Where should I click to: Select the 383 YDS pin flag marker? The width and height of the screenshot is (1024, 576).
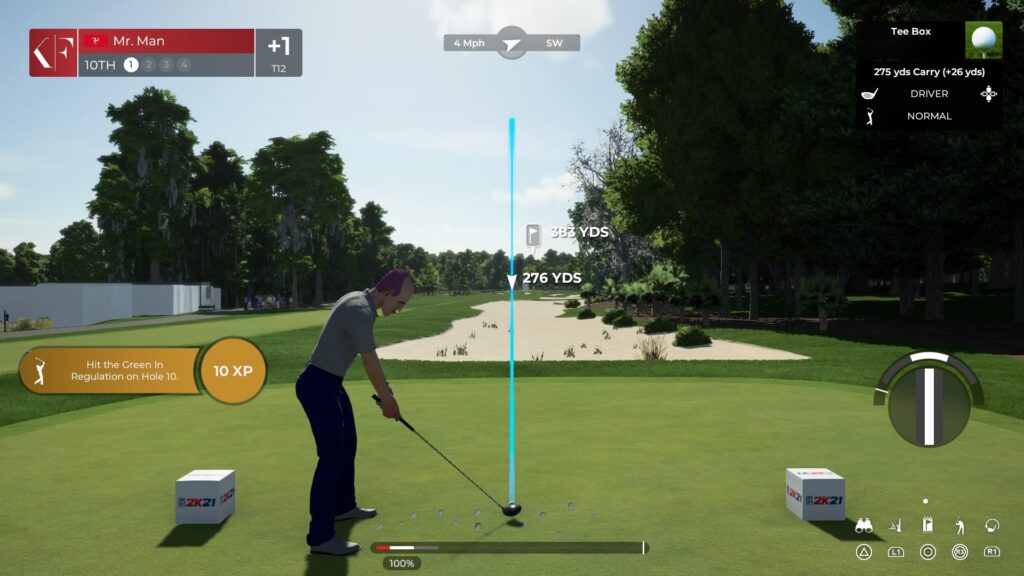pos(533,234)
